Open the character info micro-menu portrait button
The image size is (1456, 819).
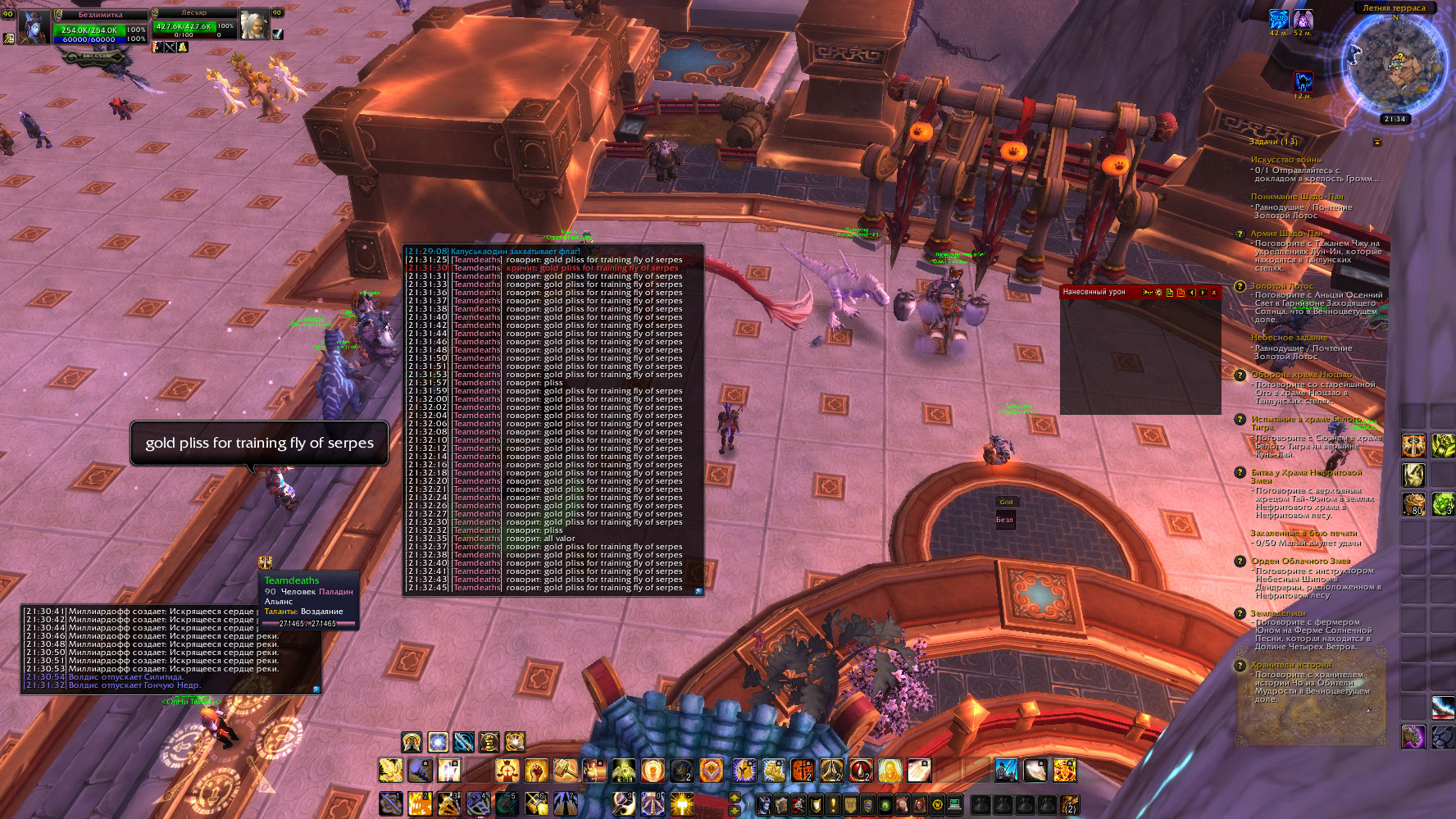click(763, 804)
